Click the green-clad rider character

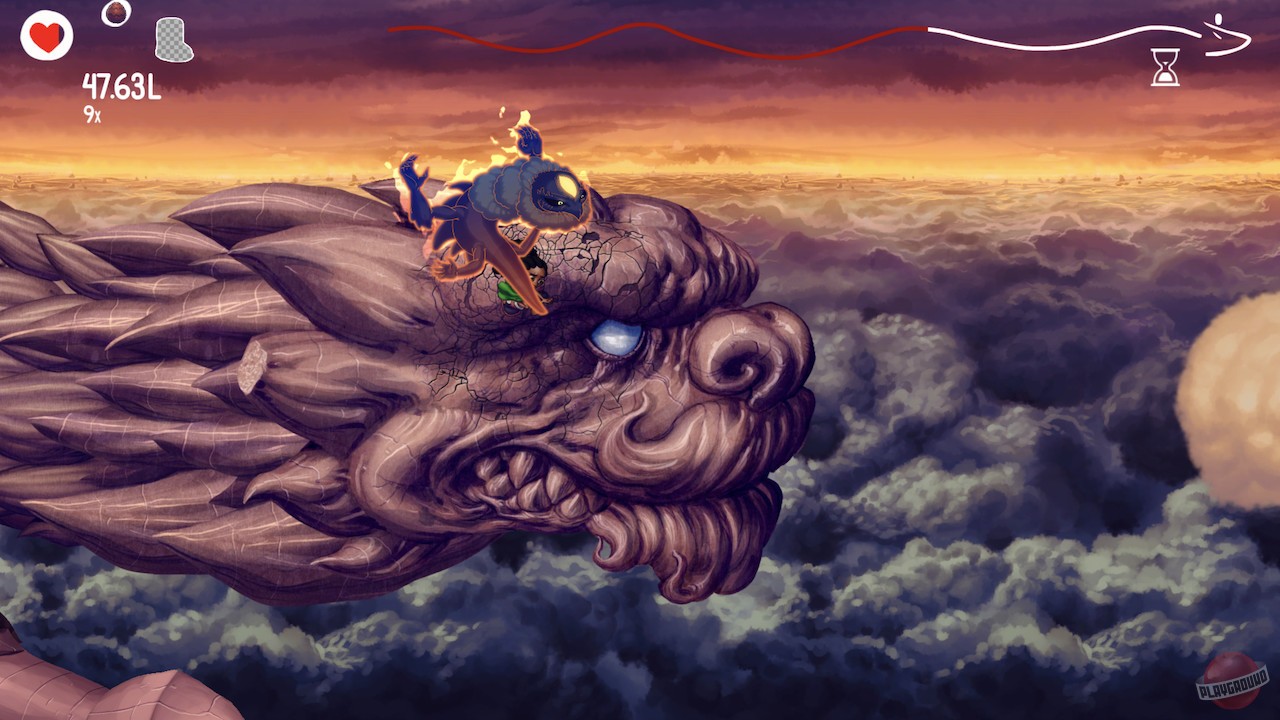(x=512, y=283)
